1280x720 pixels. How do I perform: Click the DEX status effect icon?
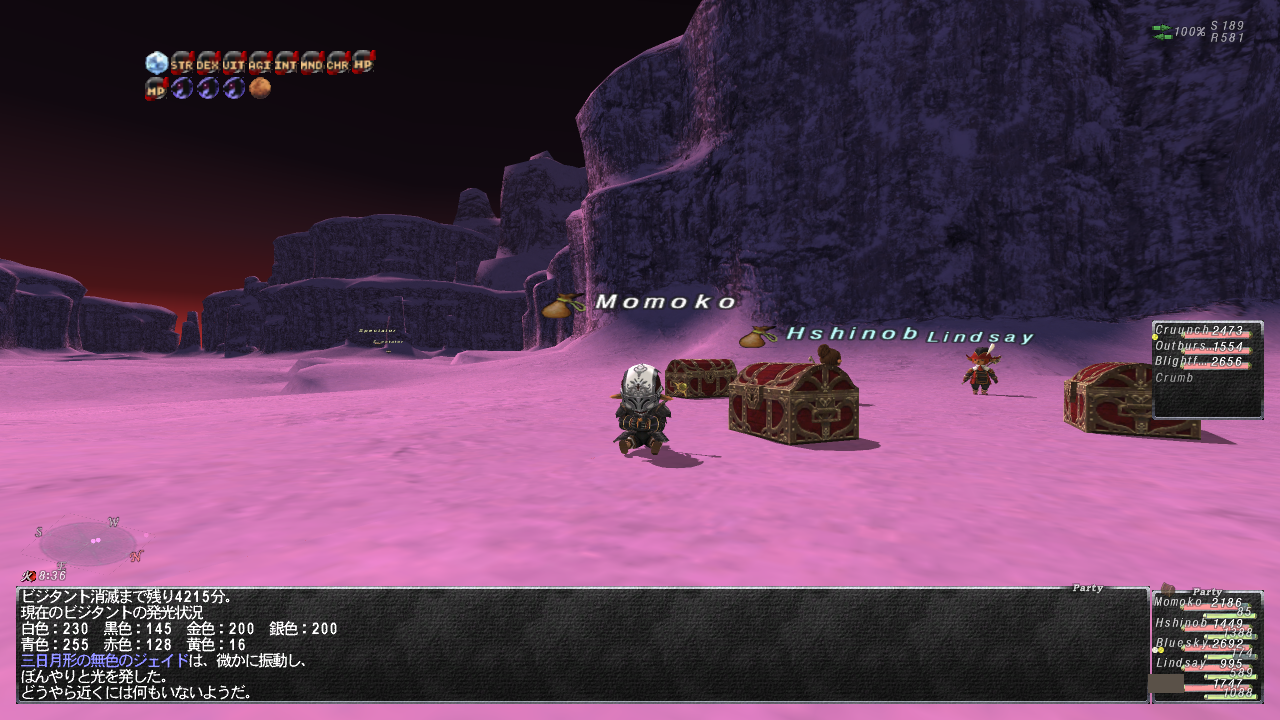[x=208, y=63]
